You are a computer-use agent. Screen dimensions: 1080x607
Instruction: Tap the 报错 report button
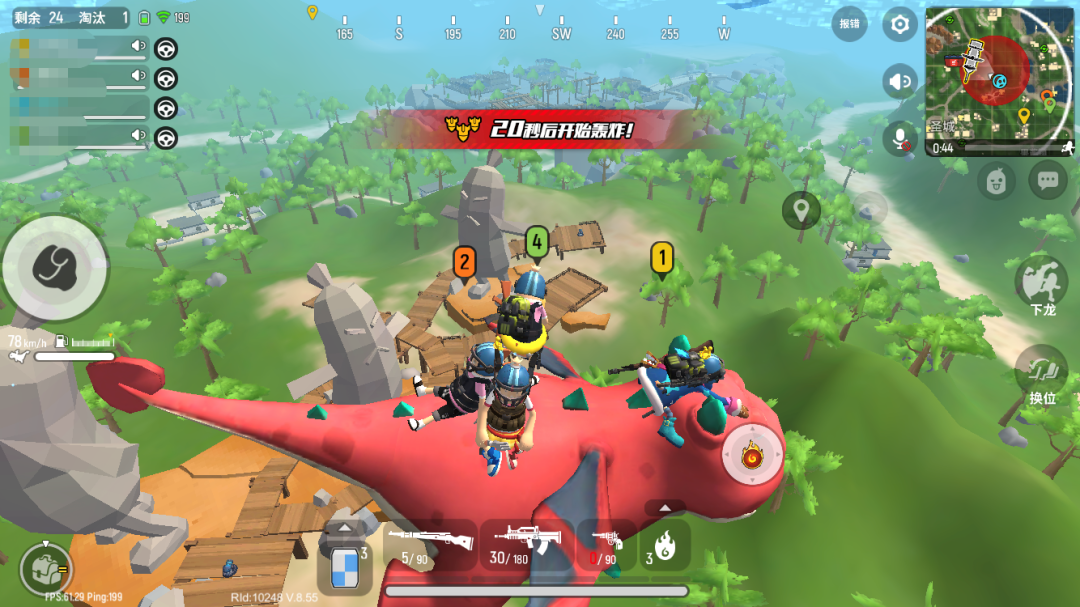[850, 24]
